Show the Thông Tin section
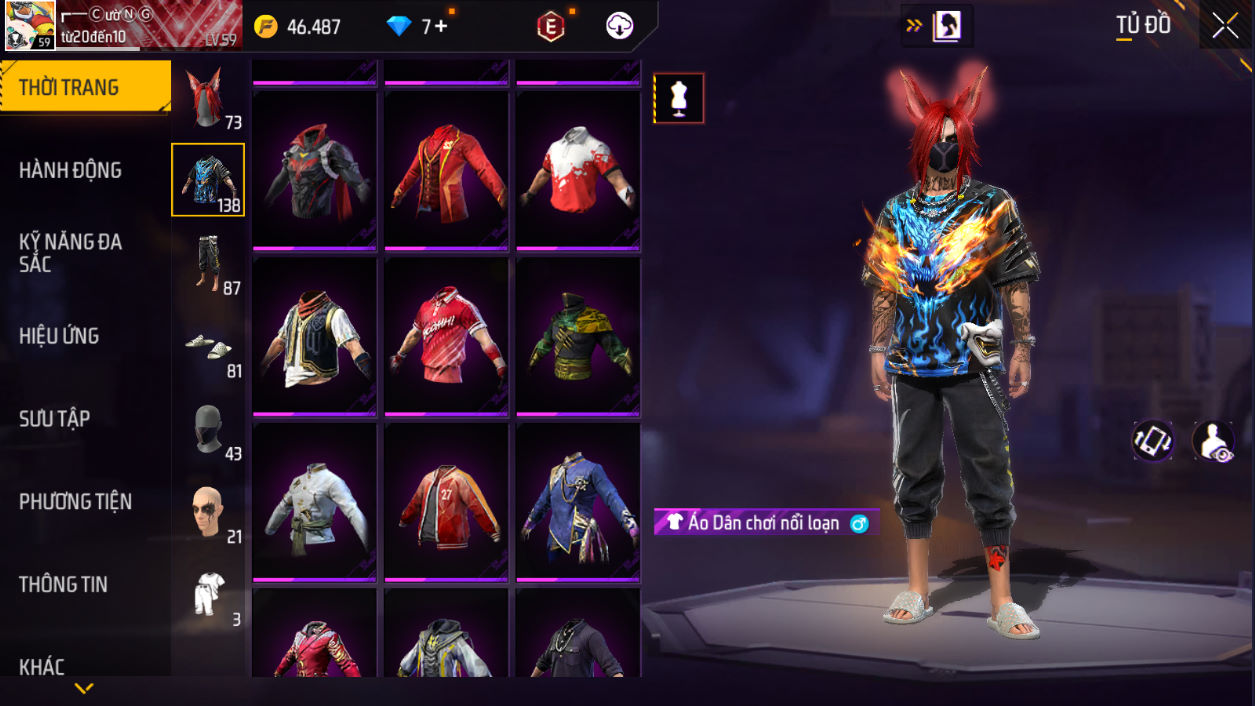The height and width of the screenshot is (706, 1255). (63, 584)
